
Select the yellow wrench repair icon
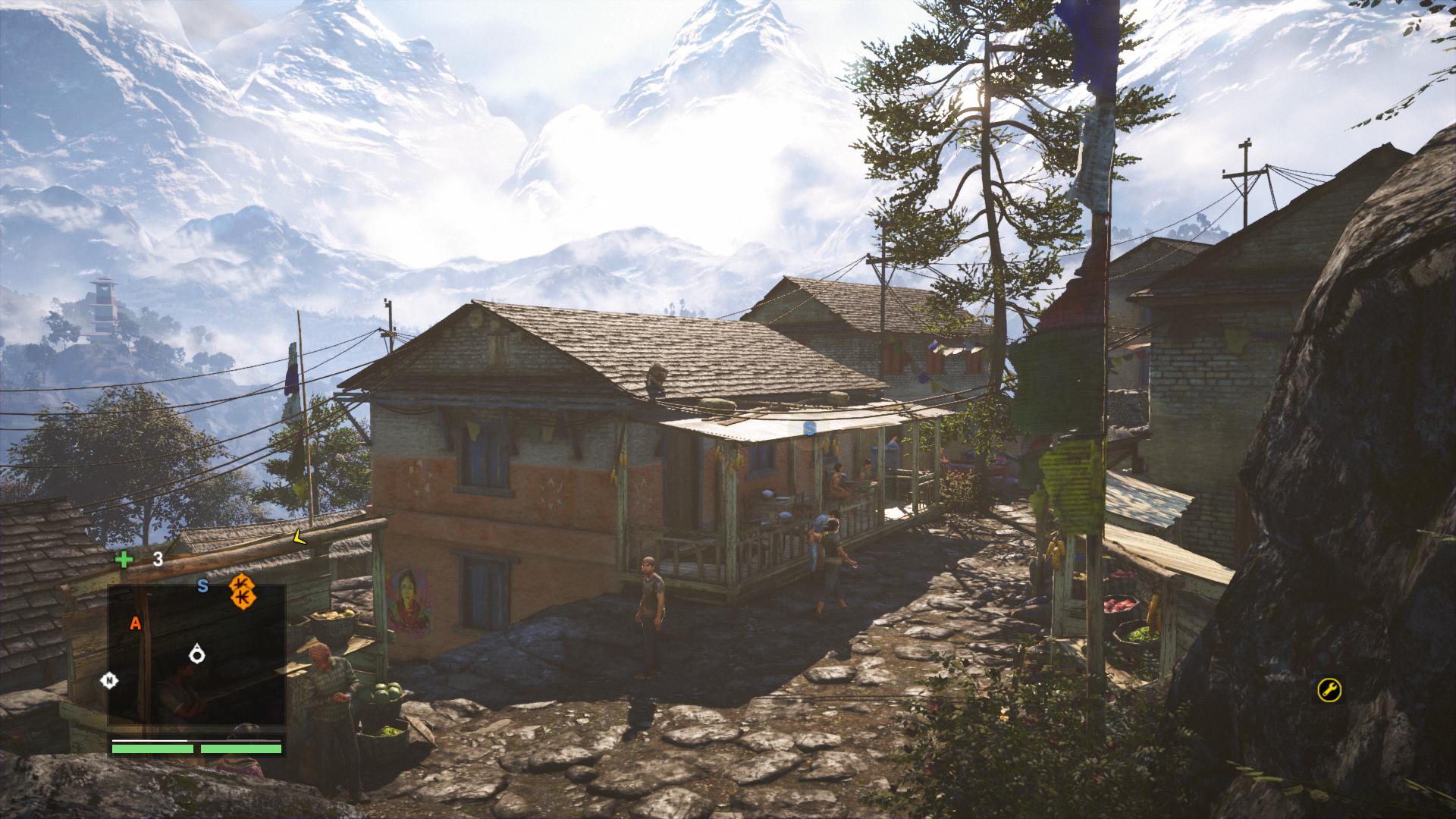tap(1329, 689)
